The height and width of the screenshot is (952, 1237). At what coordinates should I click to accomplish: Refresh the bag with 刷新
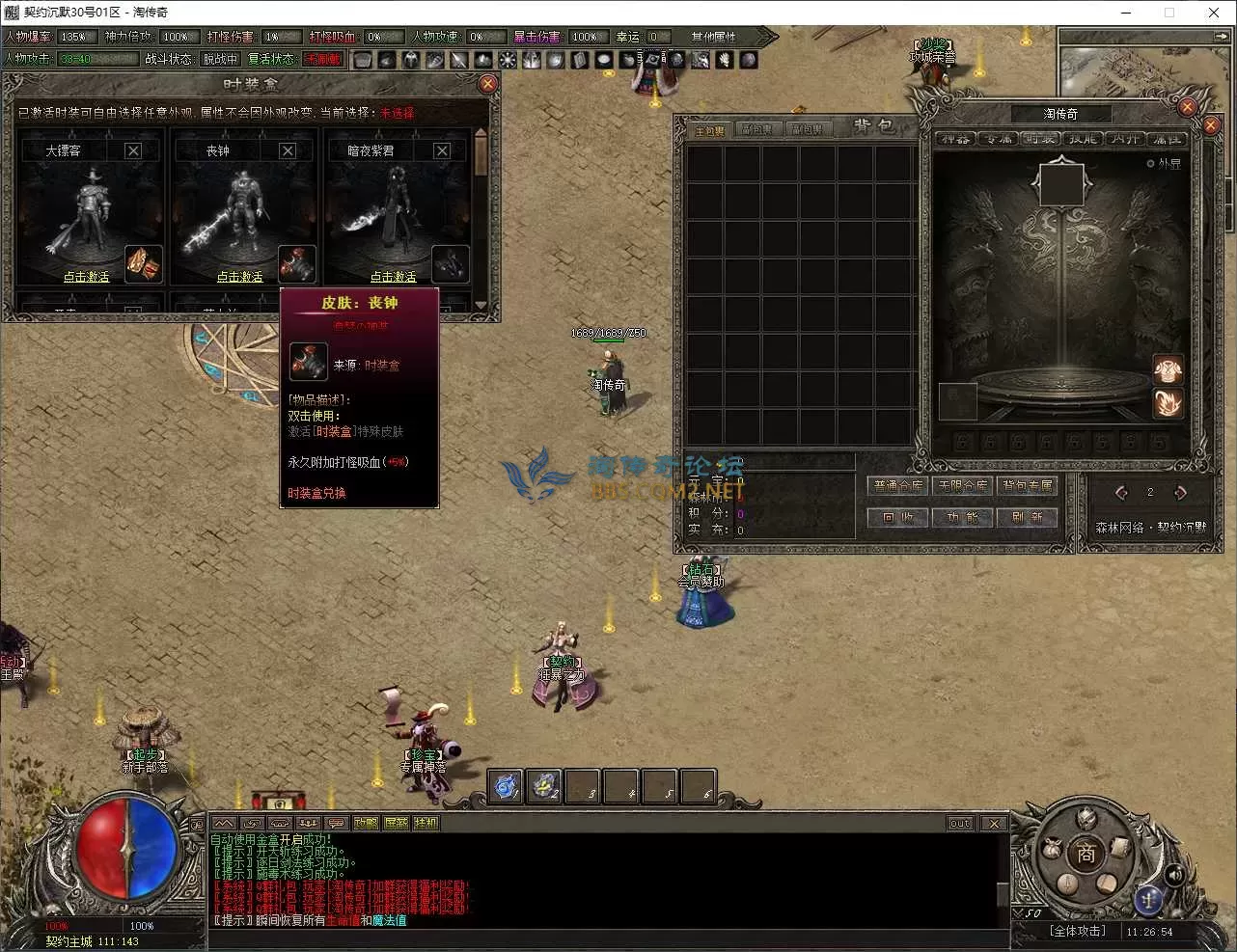tap(1028, 518)
